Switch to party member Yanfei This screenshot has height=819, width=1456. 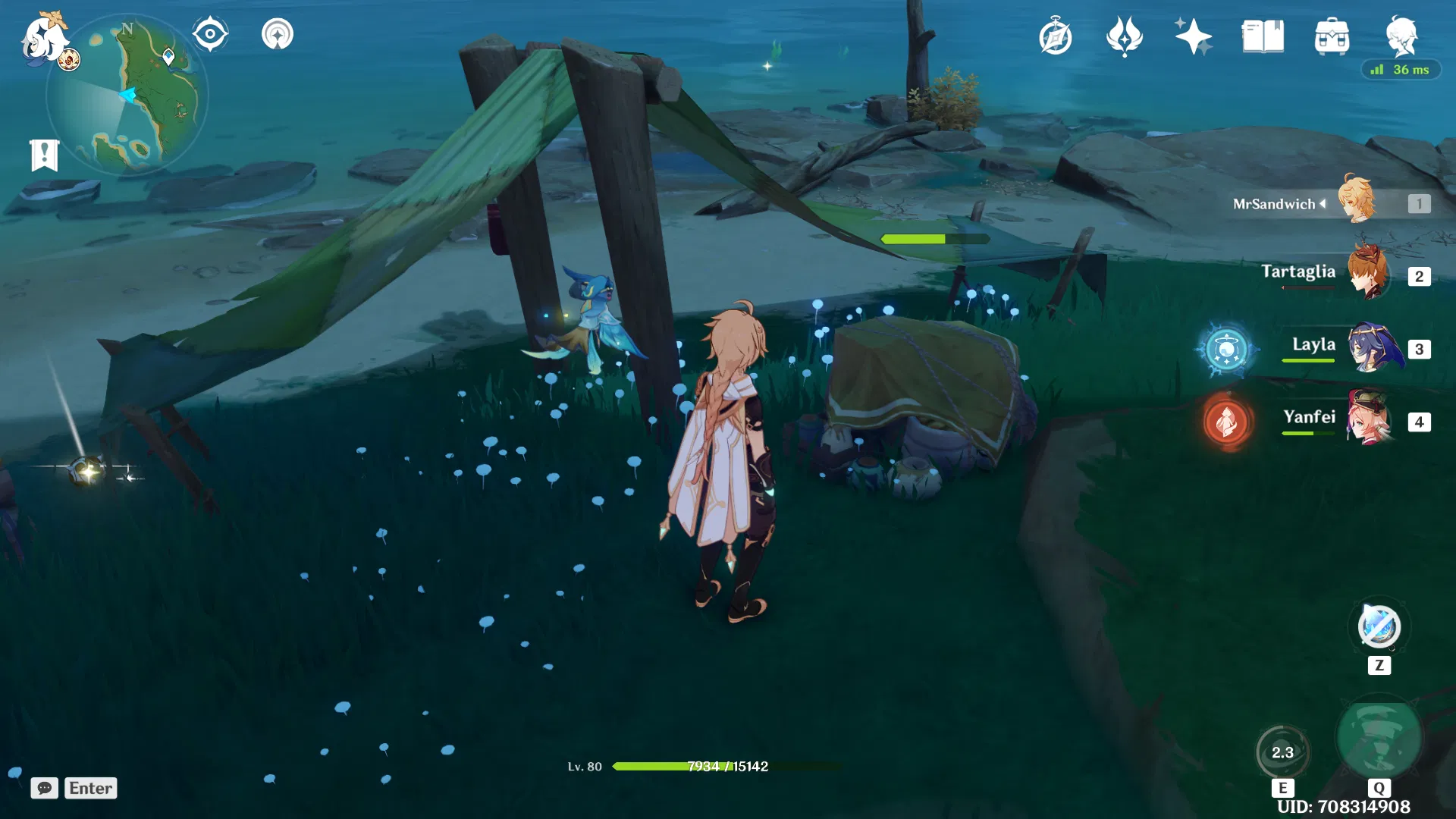click(x=1370, y=419)
